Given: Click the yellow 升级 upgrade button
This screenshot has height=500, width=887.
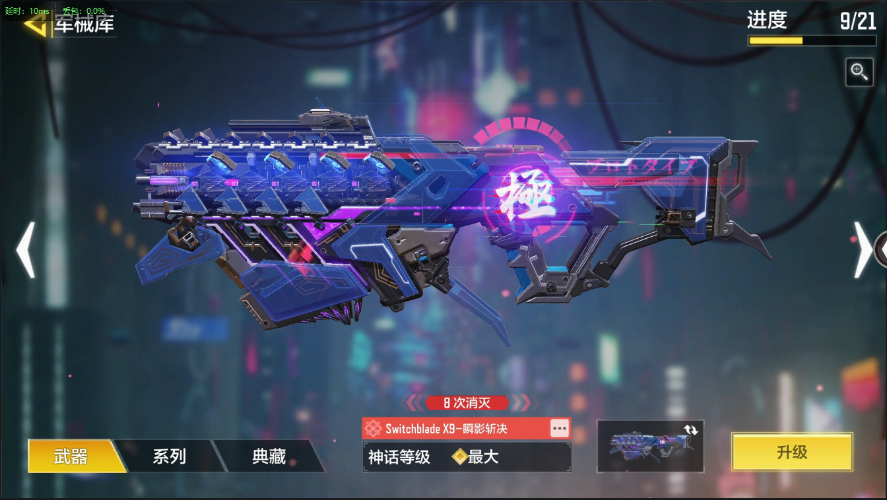Looking at the screenshot, I should 791,452.
